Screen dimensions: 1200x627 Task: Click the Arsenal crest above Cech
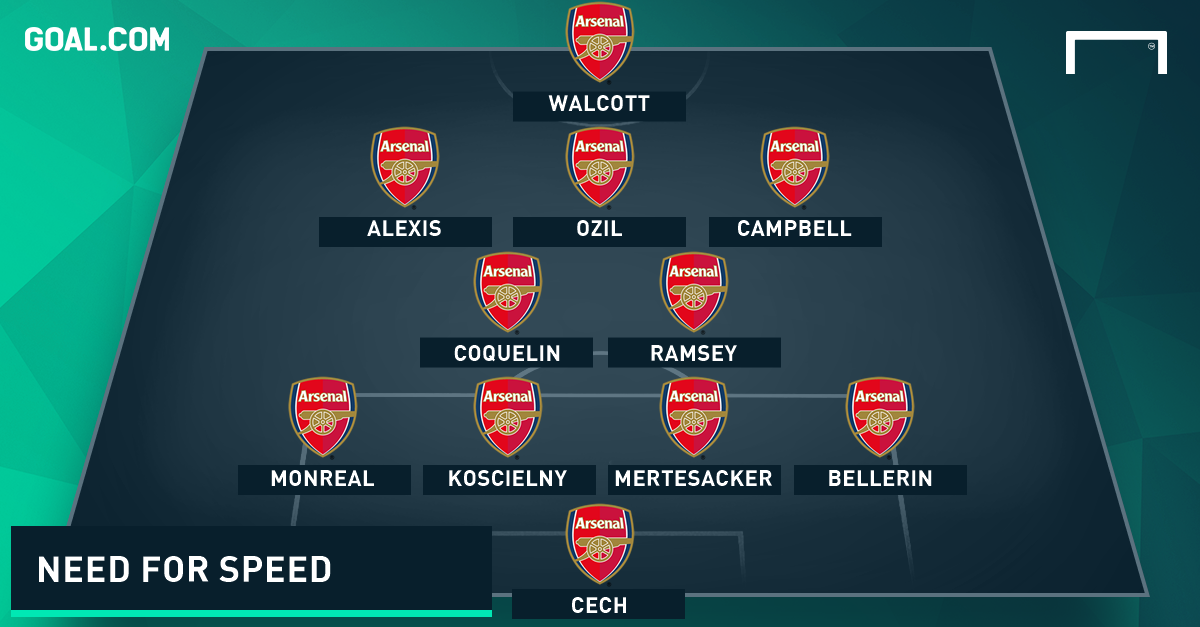pyautogui.click(x=600, y=544)
